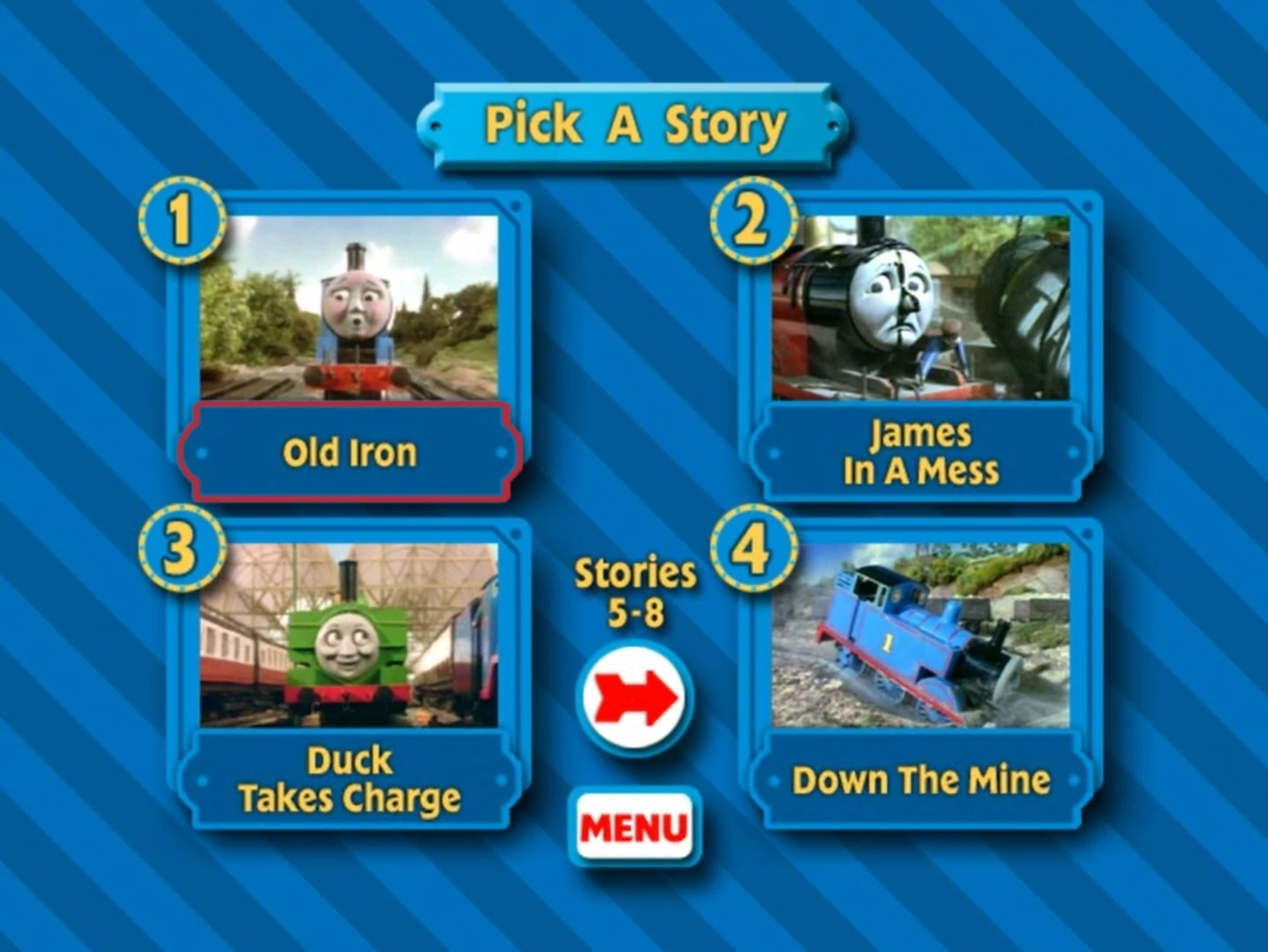Select the highlighted Old Iron story
1268x952 pixels.
(x=349, y=452)
